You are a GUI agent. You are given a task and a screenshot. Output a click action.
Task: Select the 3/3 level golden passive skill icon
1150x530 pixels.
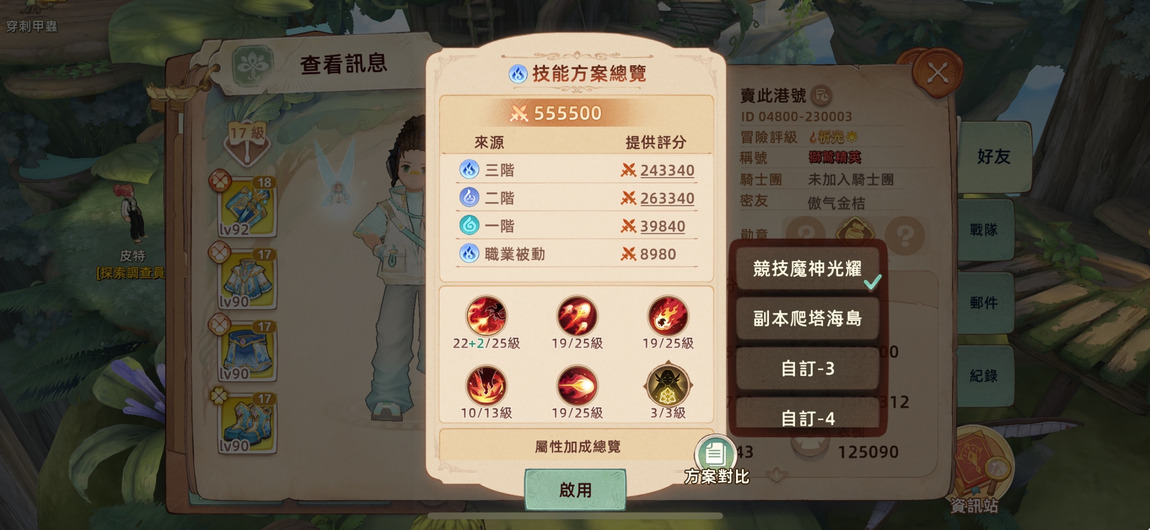(667, 386)
